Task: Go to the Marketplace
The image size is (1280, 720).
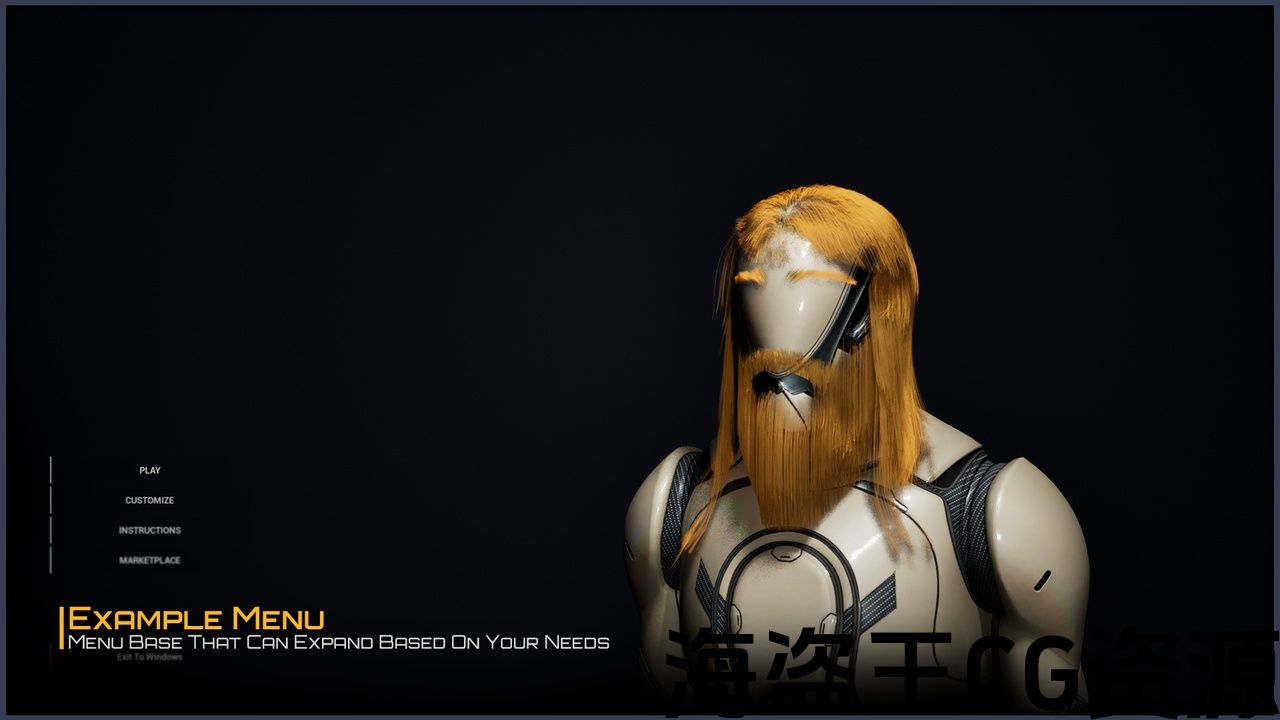Action: [150, 560]
